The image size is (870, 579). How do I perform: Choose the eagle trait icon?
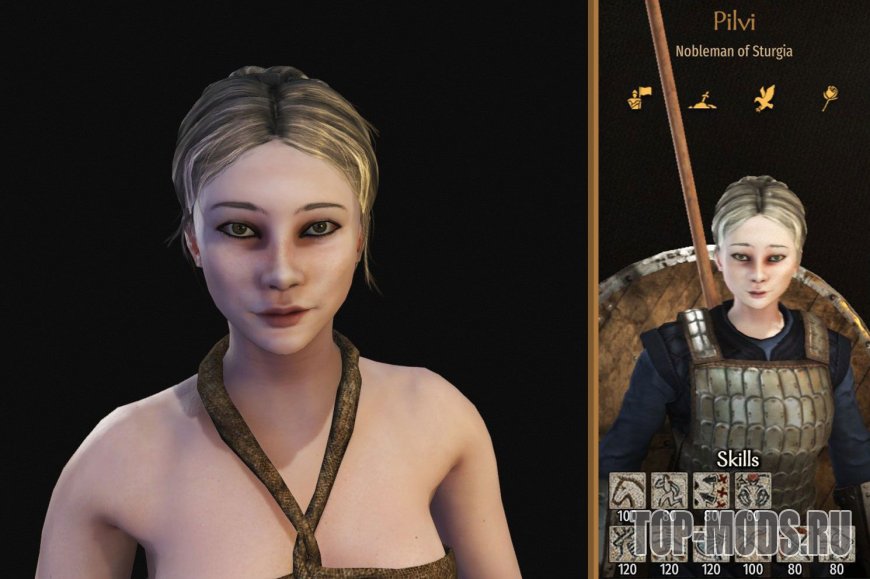coord(766,97)
